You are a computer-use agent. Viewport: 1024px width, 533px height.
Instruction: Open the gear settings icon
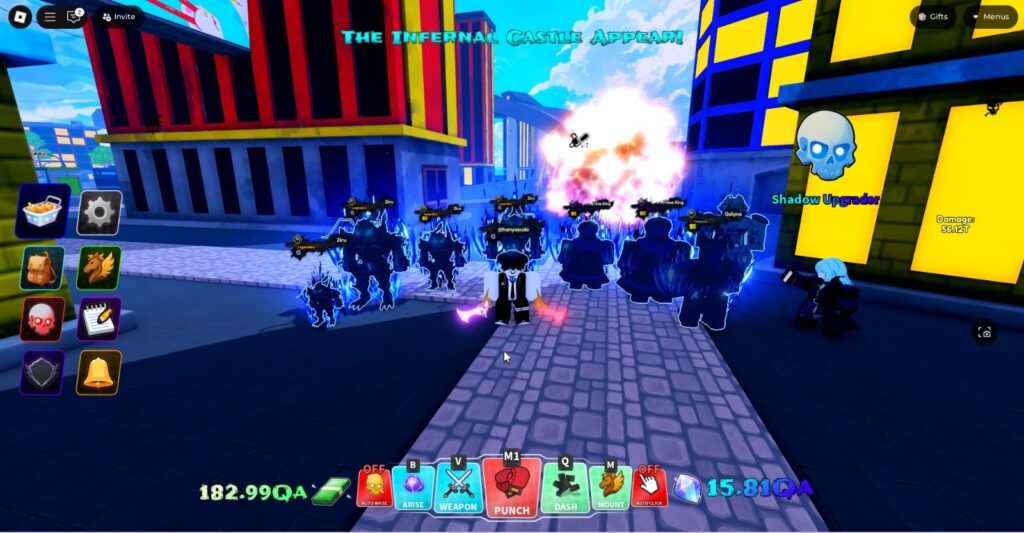click(100, 212)
